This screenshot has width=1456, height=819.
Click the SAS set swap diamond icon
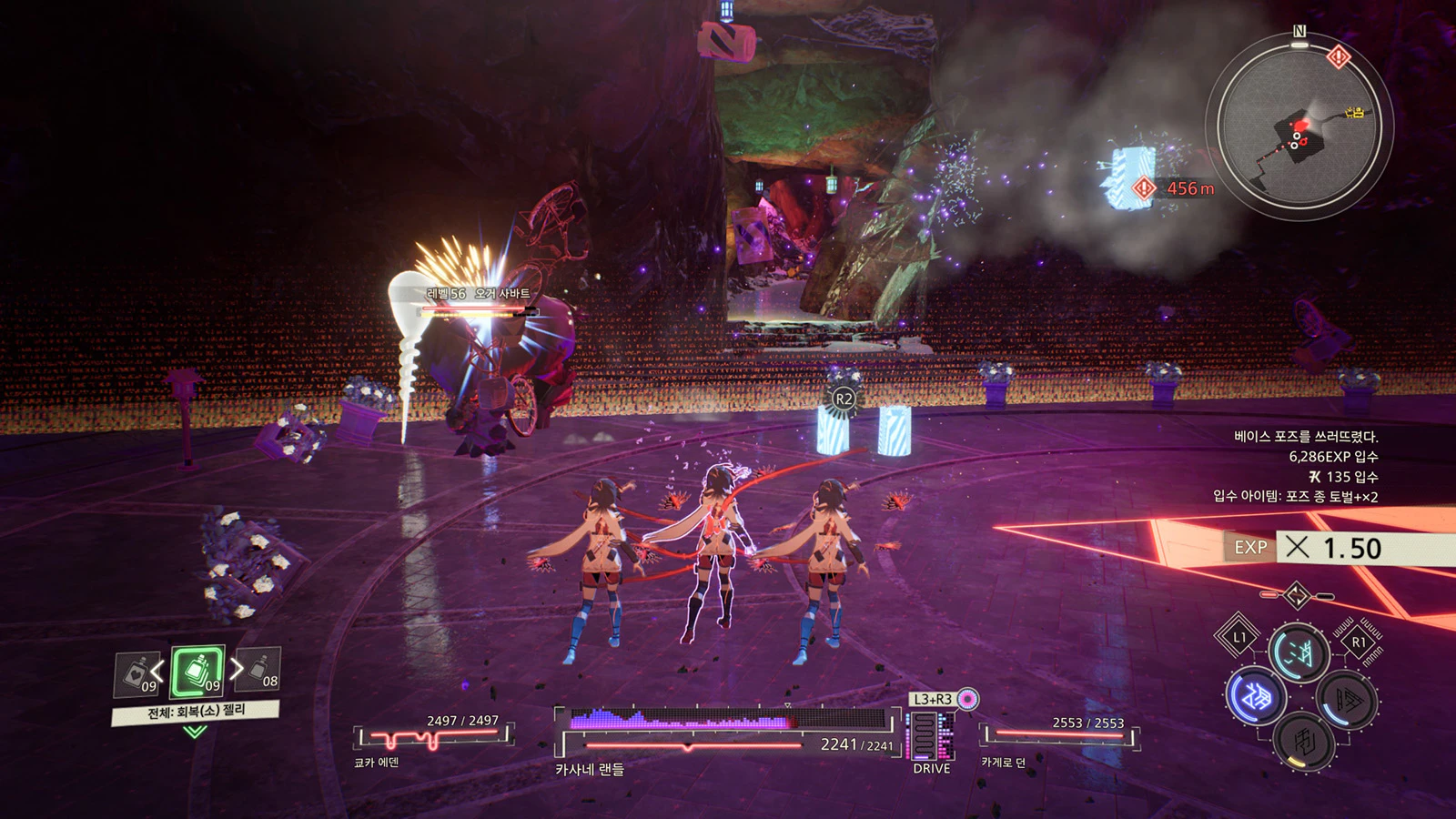[1296, 596]
